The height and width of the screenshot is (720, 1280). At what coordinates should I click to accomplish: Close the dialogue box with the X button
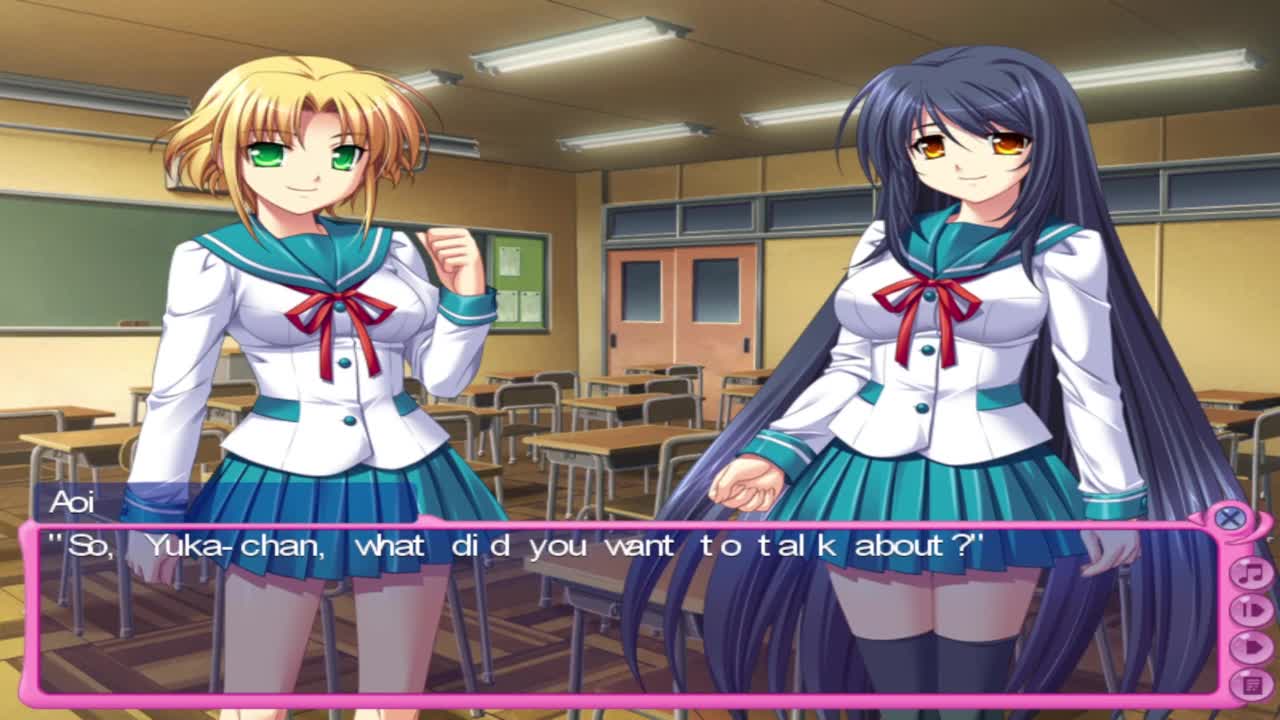click(x=1231, y=518)
